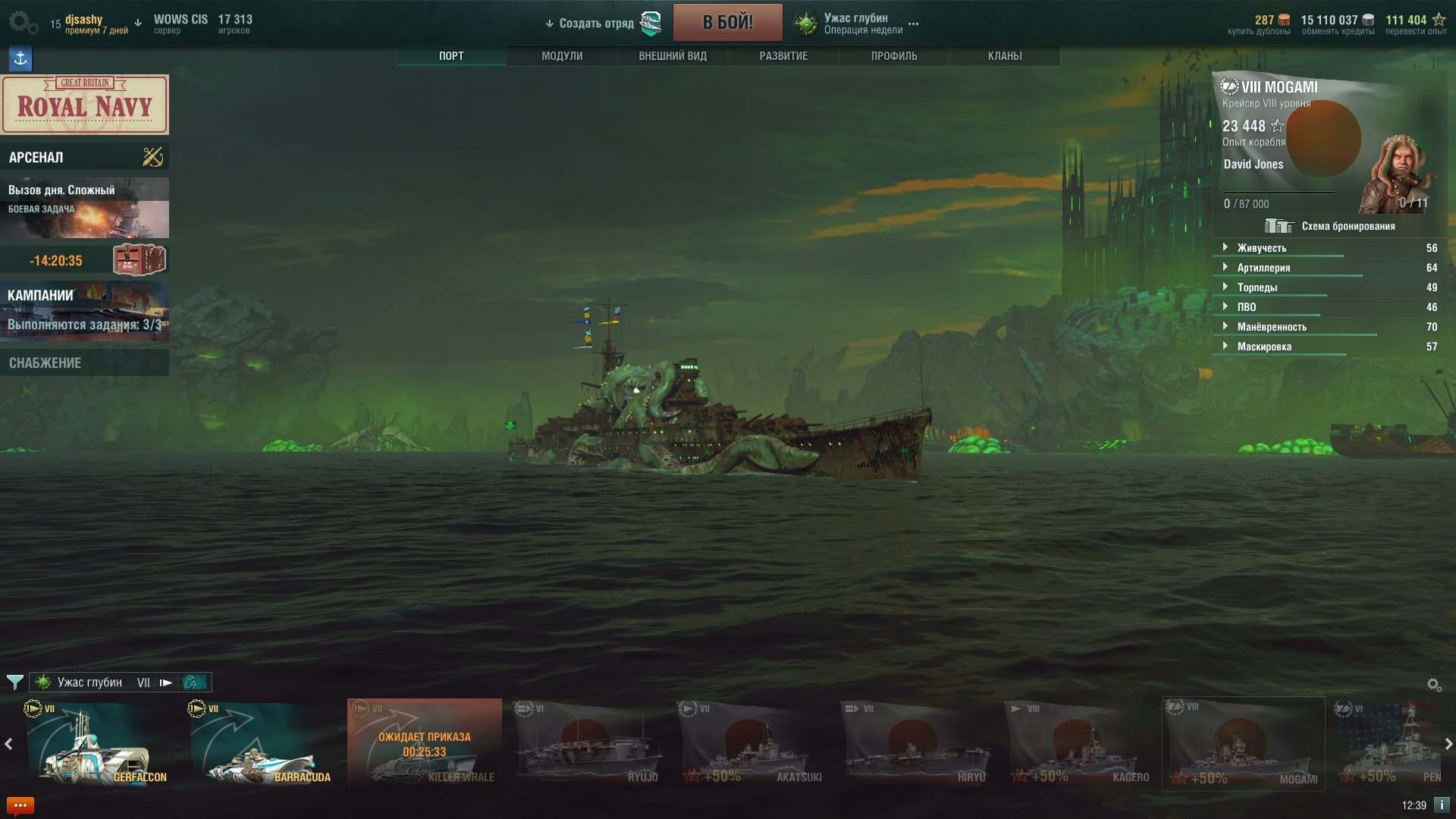View the Вызов дня combat mission
The height and width of the screenshot is (819, 1456).
85,208
